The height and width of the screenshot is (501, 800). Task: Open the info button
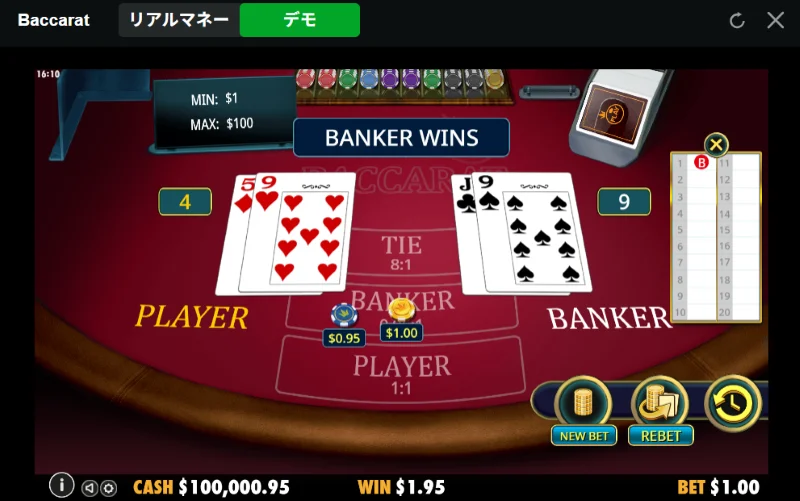(62, 485)
